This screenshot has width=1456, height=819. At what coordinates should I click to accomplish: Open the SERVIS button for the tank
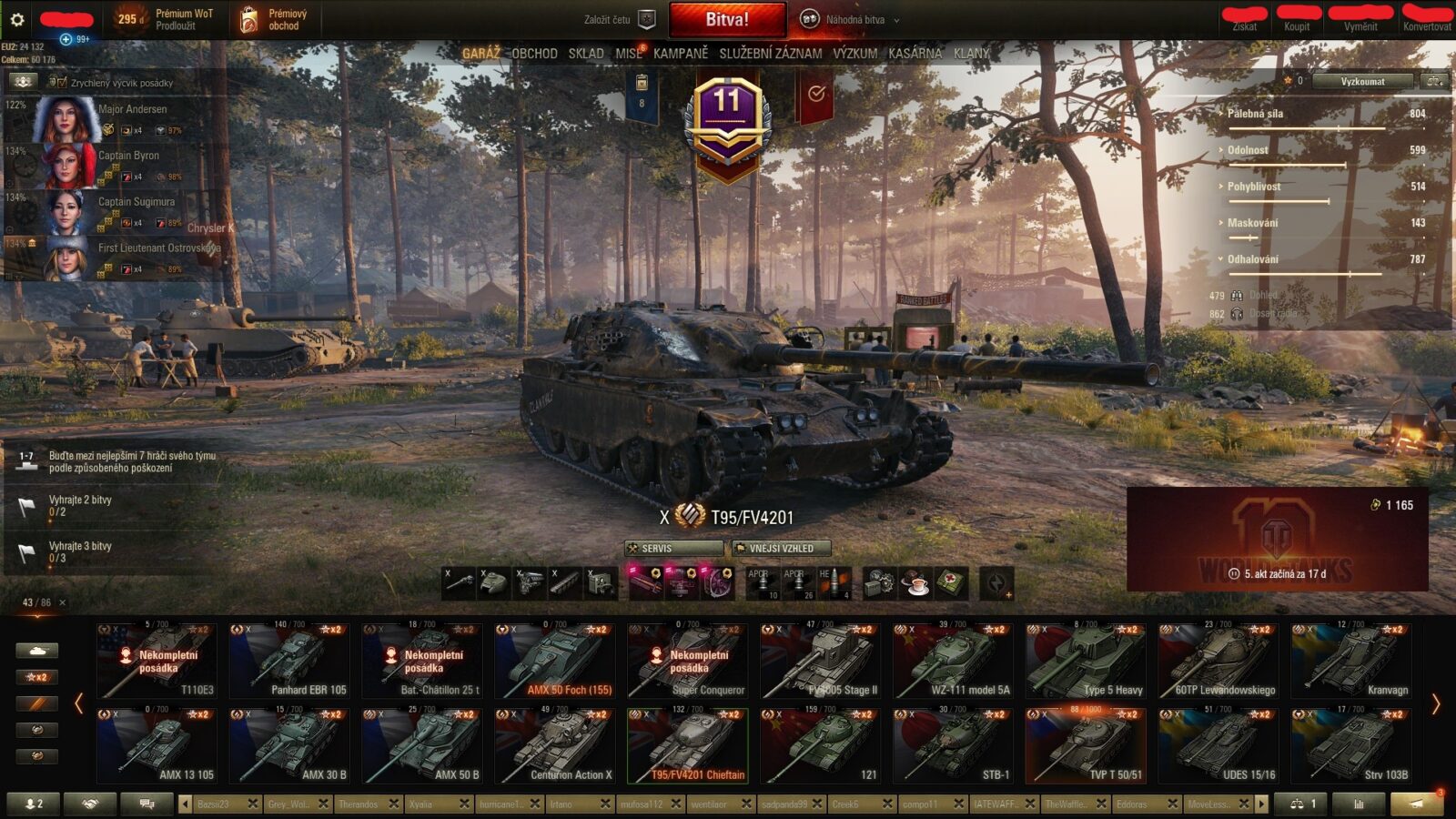[673, 549]
